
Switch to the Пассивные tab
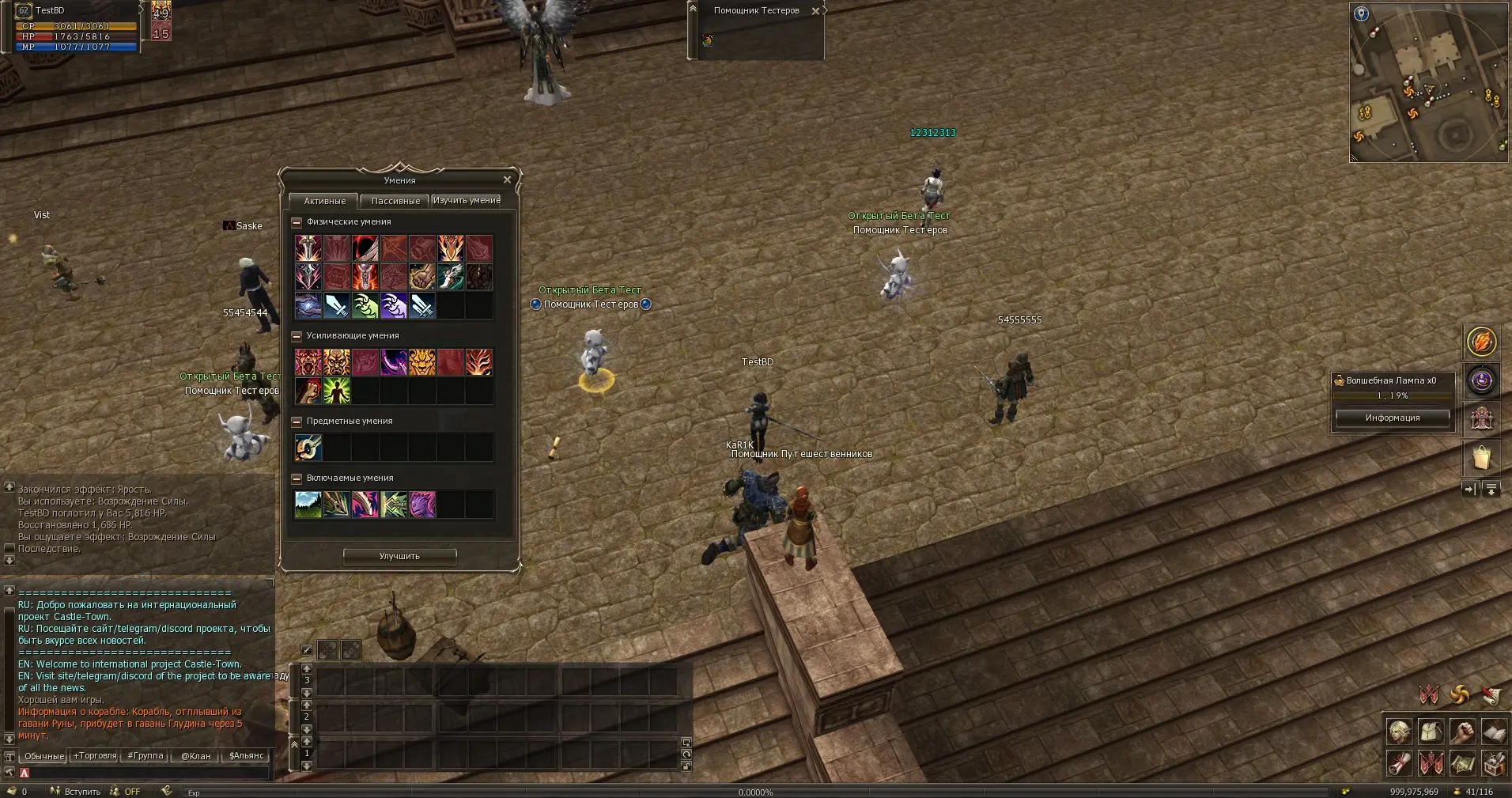[395, 201]
